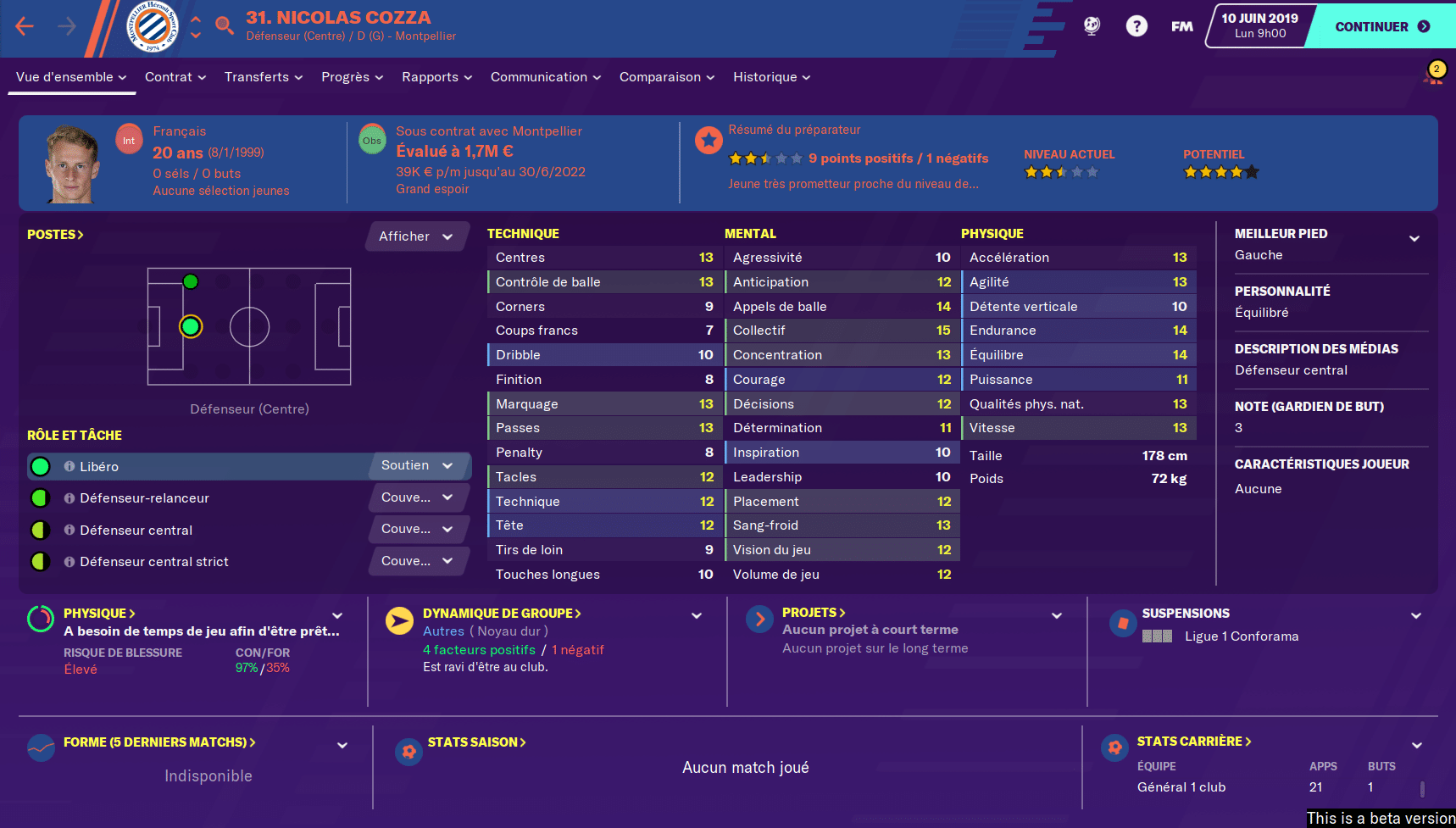The width and height of the screenshot is (1456, 828).
Task: Click the CONTINUER button
Action: [1381, 26]
